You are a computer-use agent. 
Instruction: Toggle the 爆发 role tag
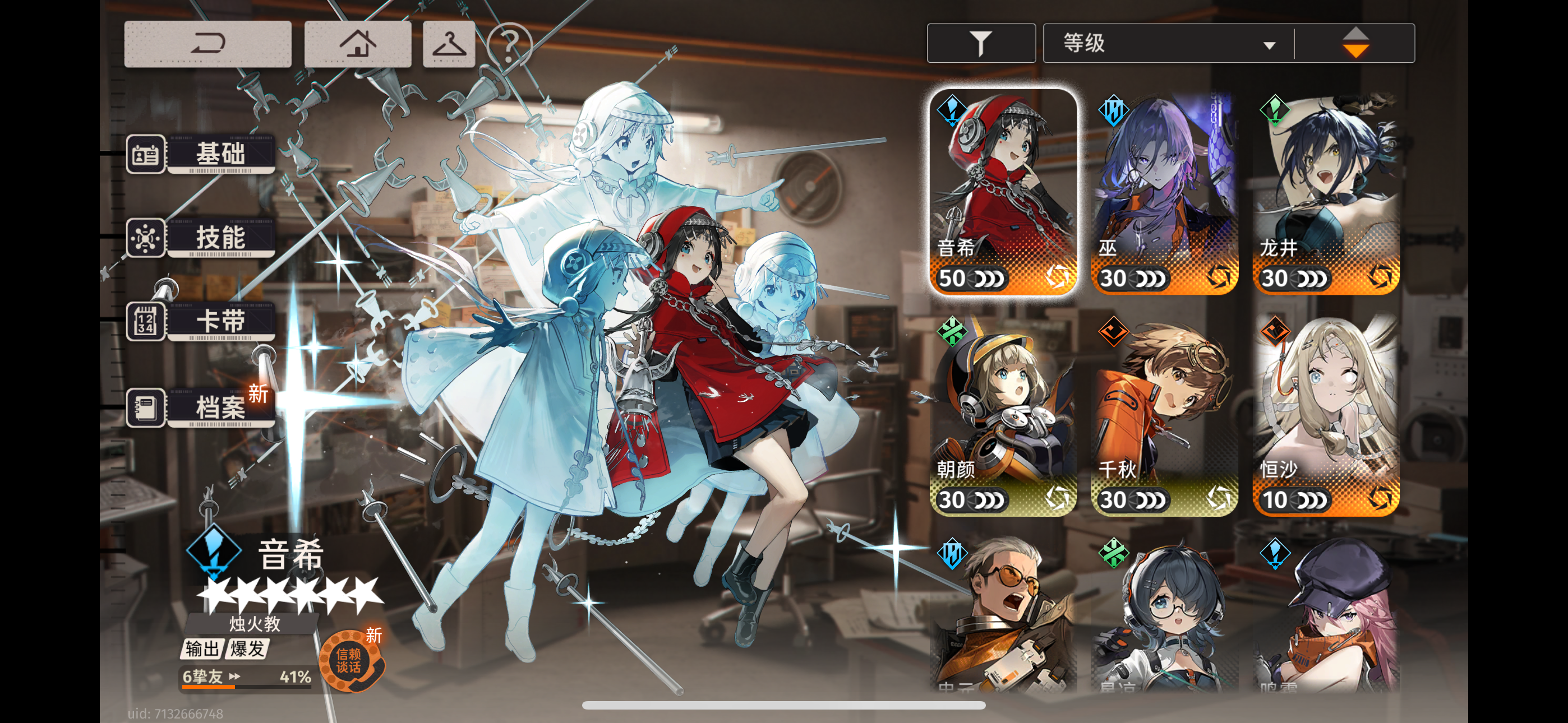247,649
